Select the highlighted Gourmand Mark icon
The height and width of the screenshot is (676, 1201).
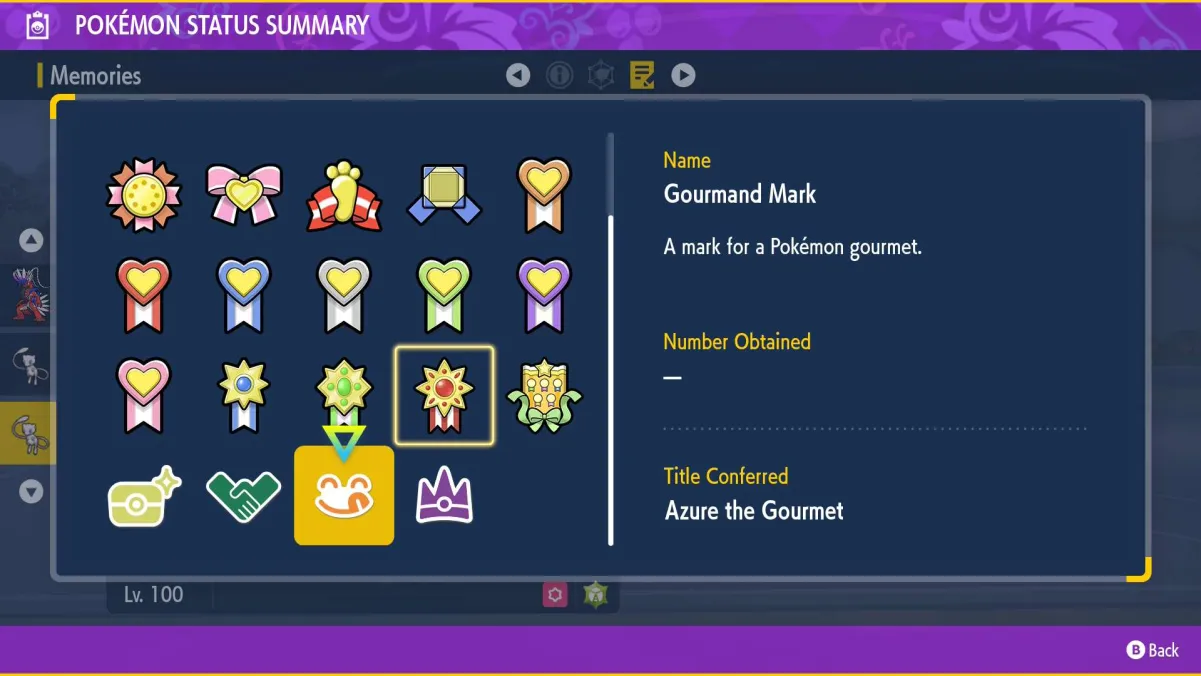344,495
